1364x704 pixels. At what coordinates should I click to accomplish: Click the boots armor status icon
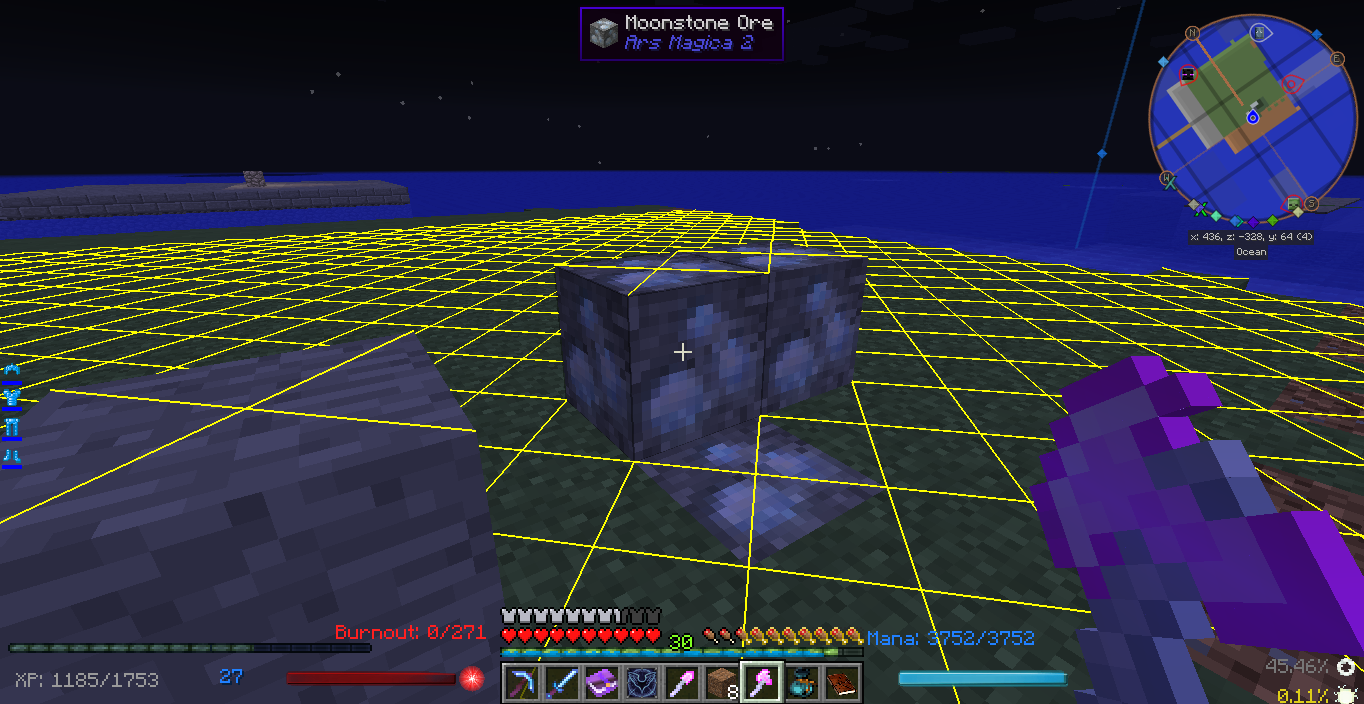click(12, 457)
